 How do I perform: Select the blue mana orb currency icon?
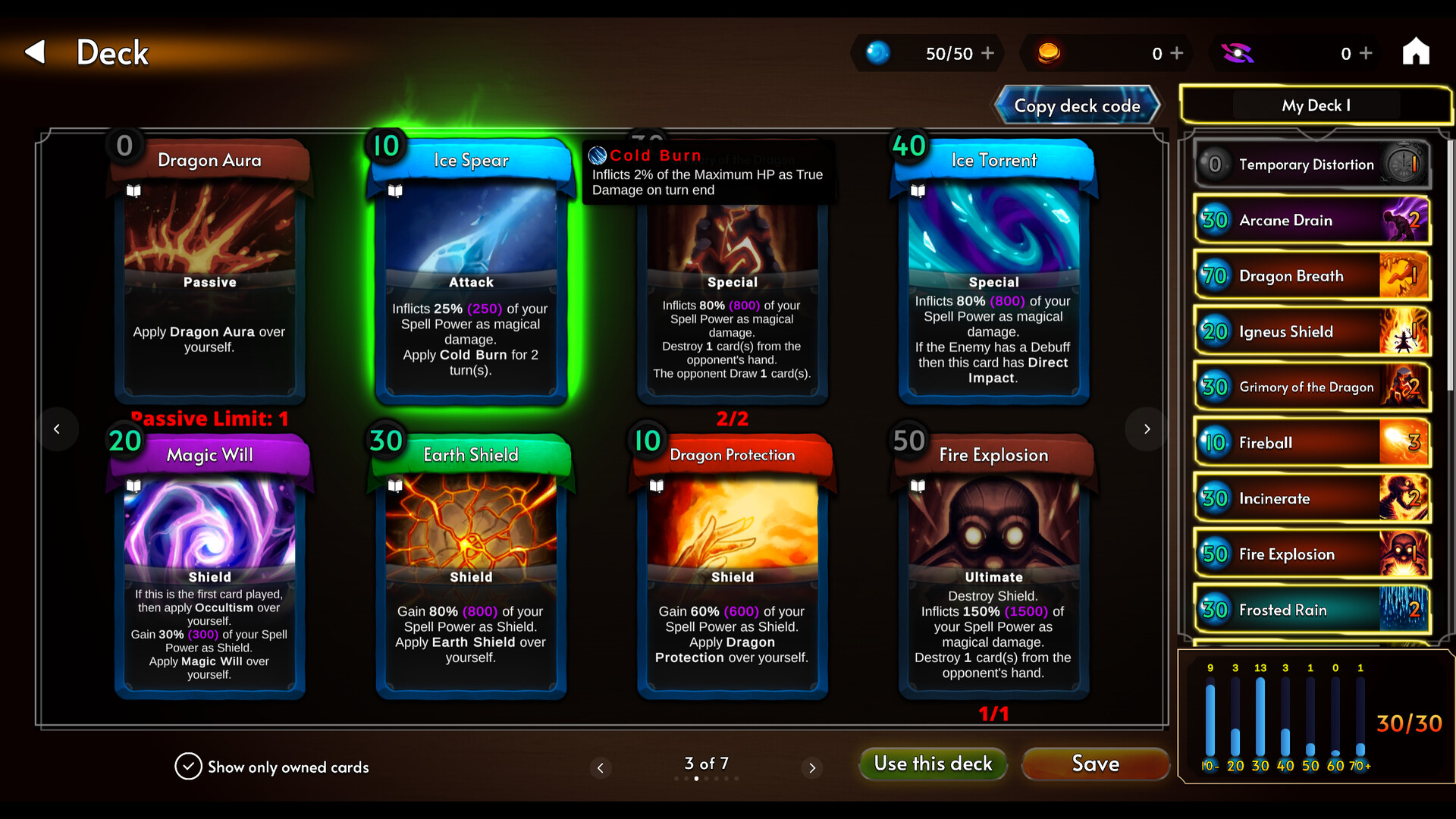[x=878, y=53]
